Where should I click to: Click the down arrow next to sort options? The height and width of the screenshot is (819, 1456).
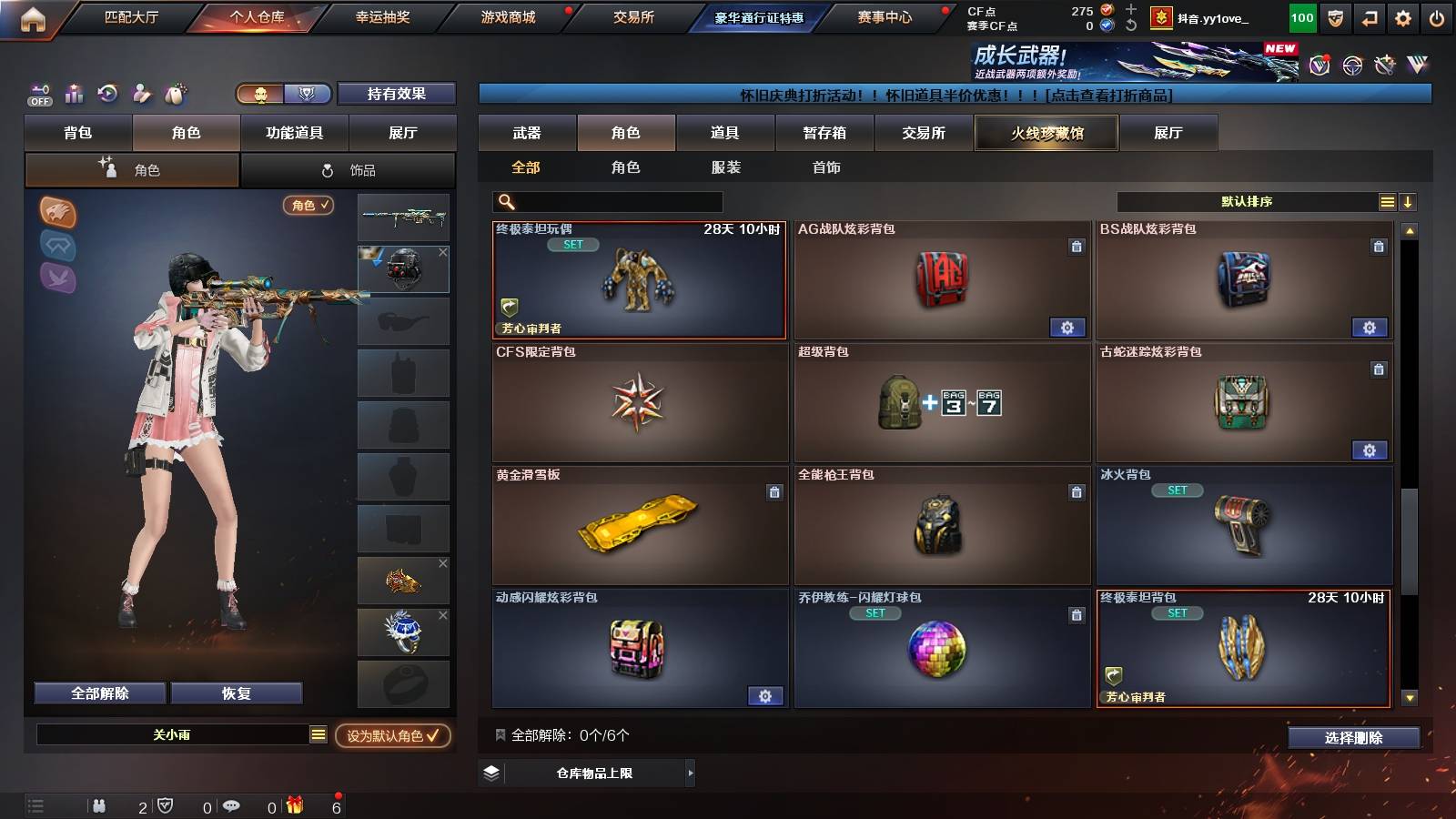click(1408, 201)
